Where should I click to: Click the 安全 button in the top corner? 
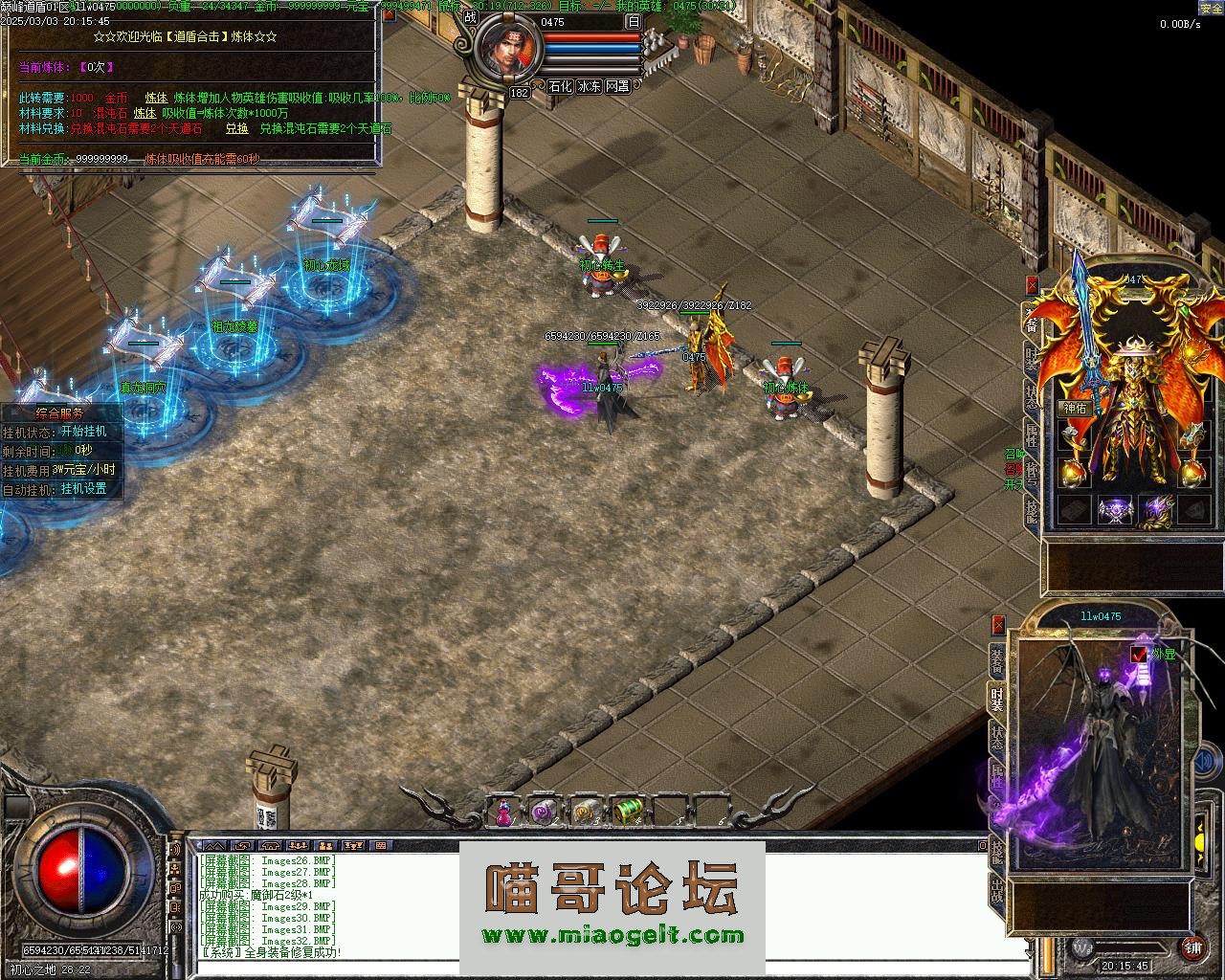click(1211, 8)
